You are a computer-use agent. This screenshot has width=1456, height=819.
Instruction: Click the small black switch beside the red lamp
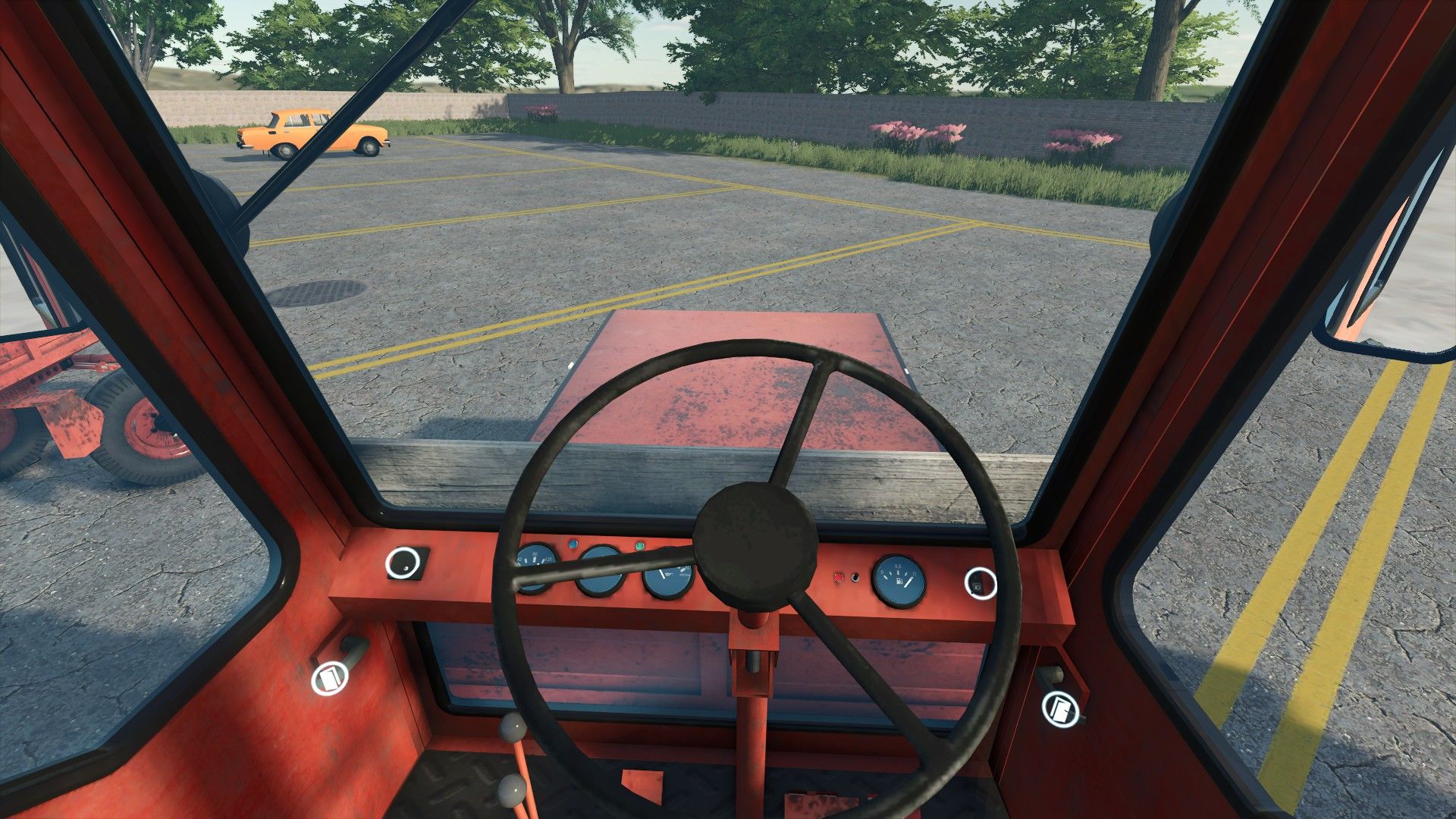tap(855, 579)
